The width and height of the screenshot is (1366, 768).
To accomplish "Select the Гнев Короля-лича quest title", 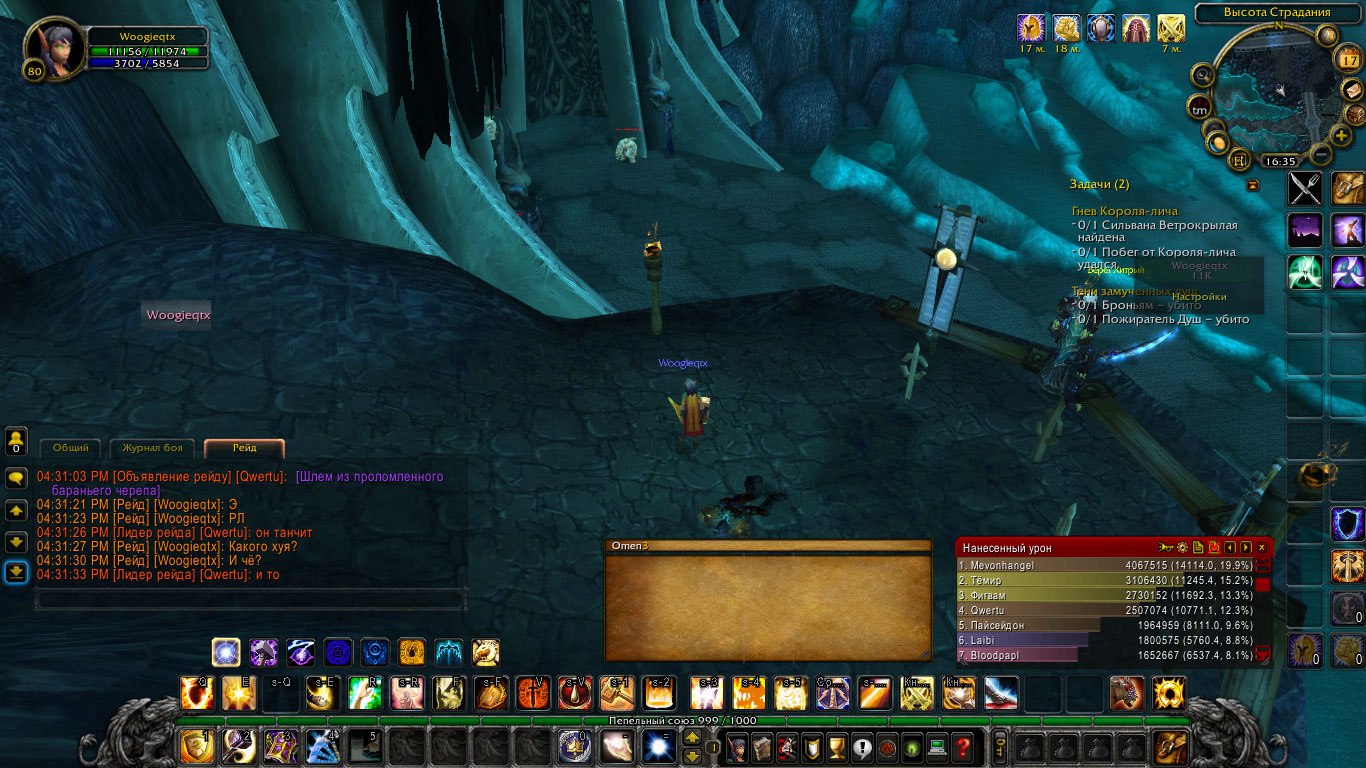I will pos(1125,211).
